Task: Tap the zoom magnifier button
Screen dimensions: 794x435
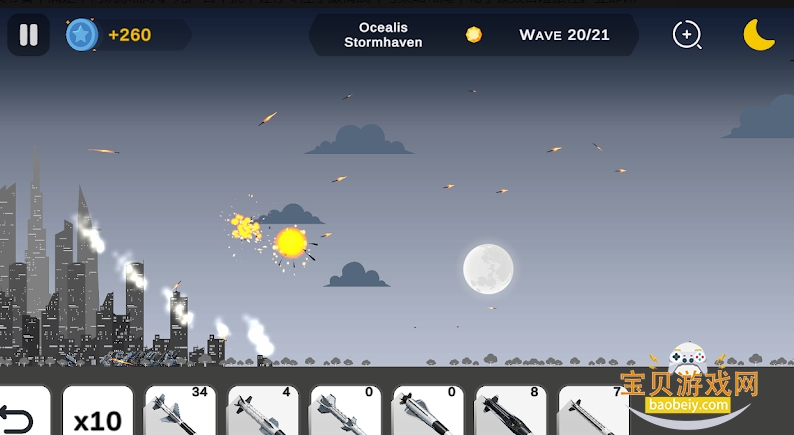Action: tap(686, 35)
